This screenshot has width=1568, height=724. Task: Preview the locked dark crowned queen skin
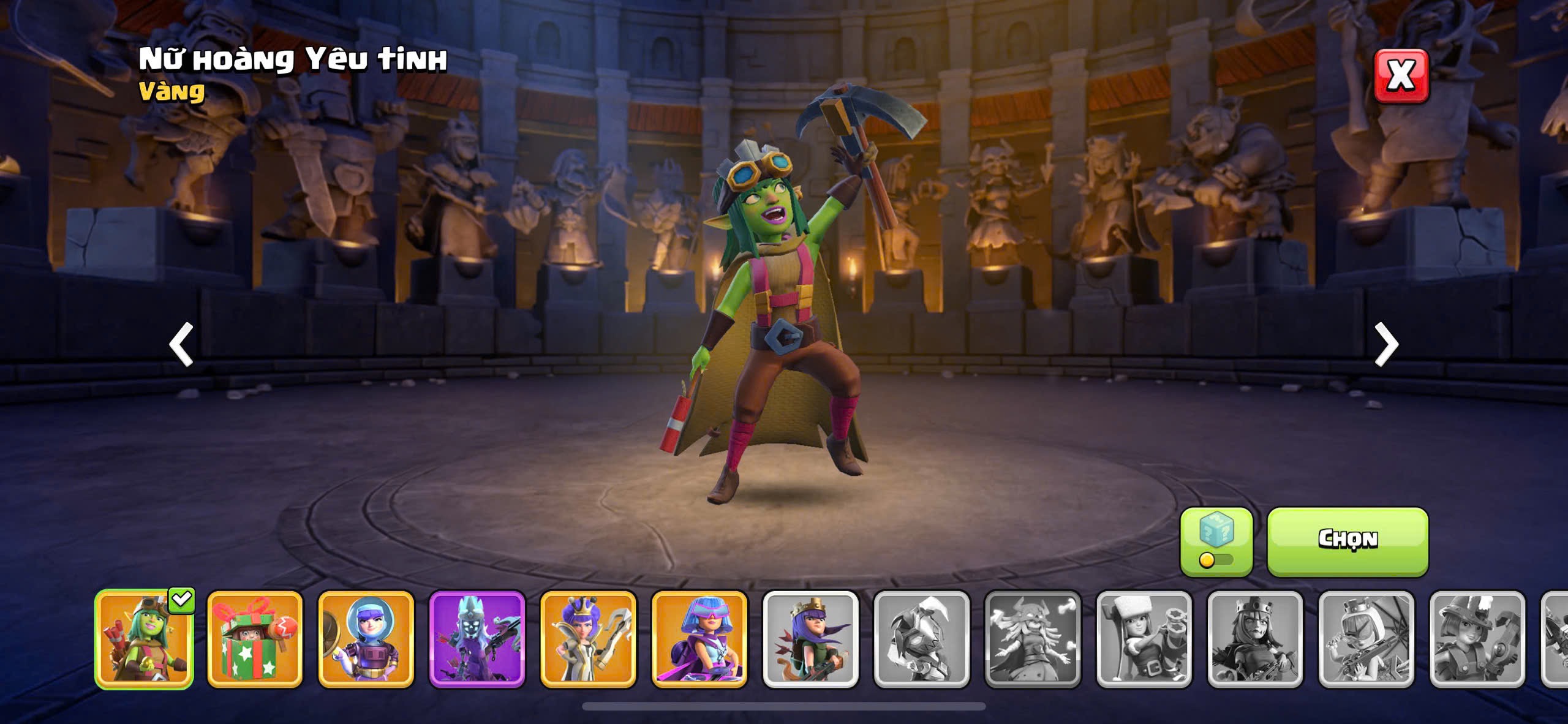point(1254,639)
